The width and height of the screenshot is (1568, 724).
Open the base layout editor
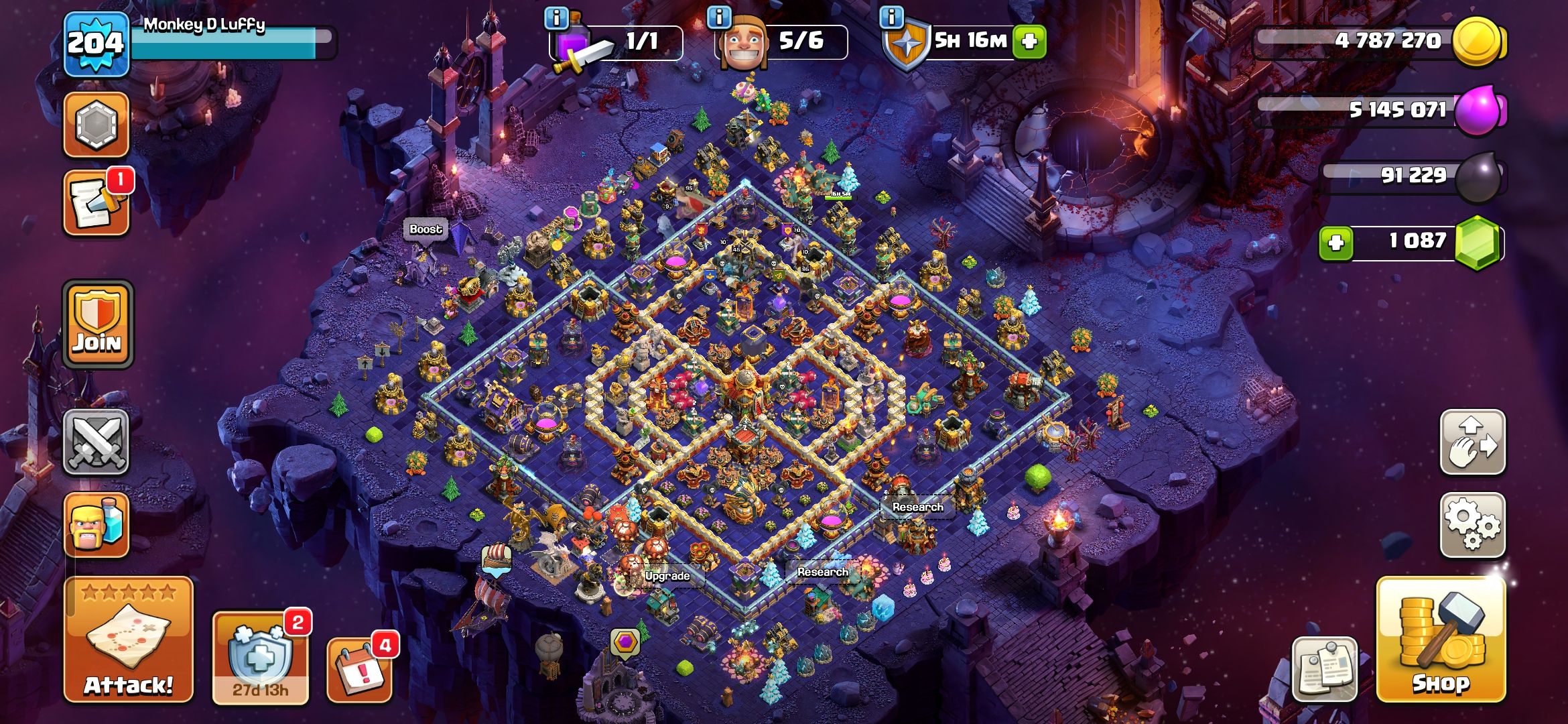coord(1472,442)
